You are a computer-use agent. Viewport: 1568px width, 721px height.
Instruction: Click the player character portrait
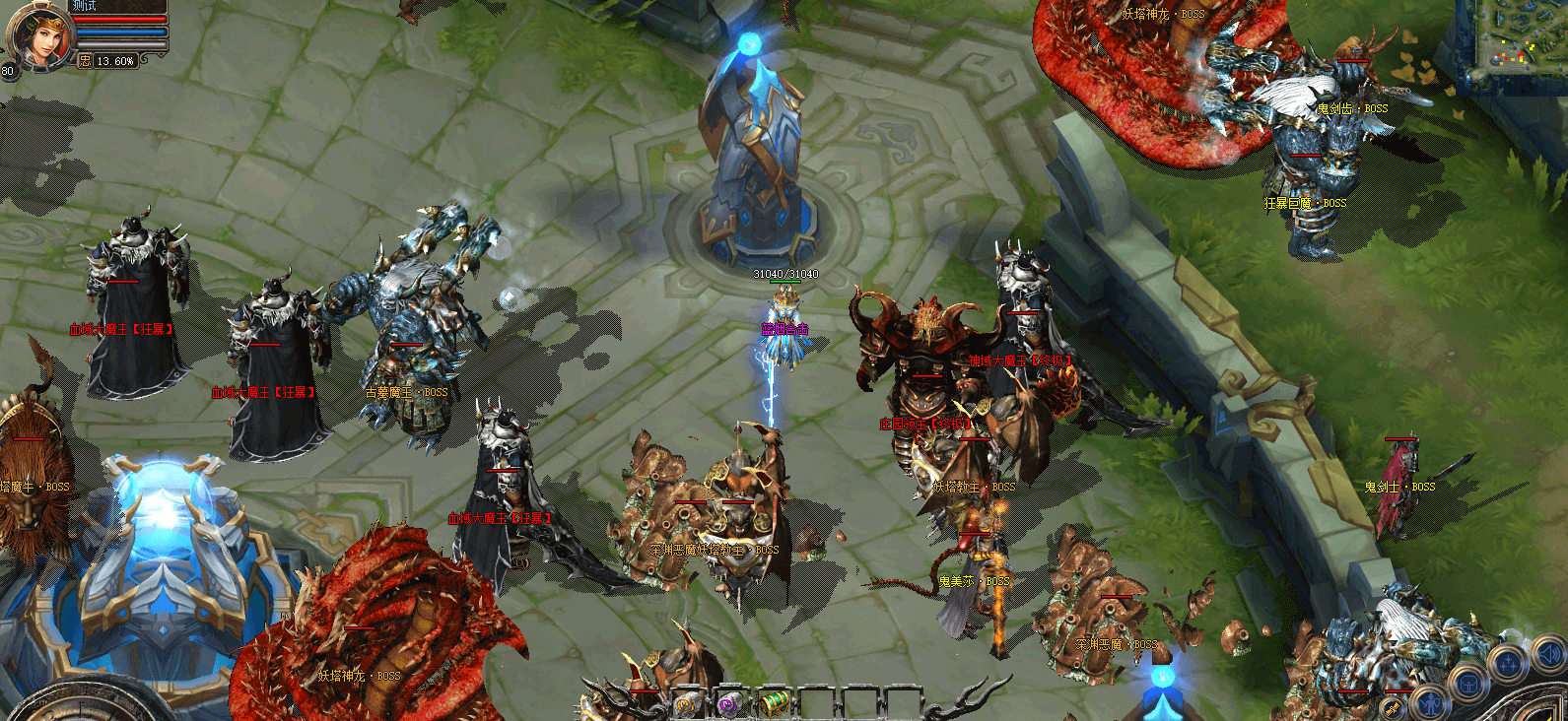(39, 35)
